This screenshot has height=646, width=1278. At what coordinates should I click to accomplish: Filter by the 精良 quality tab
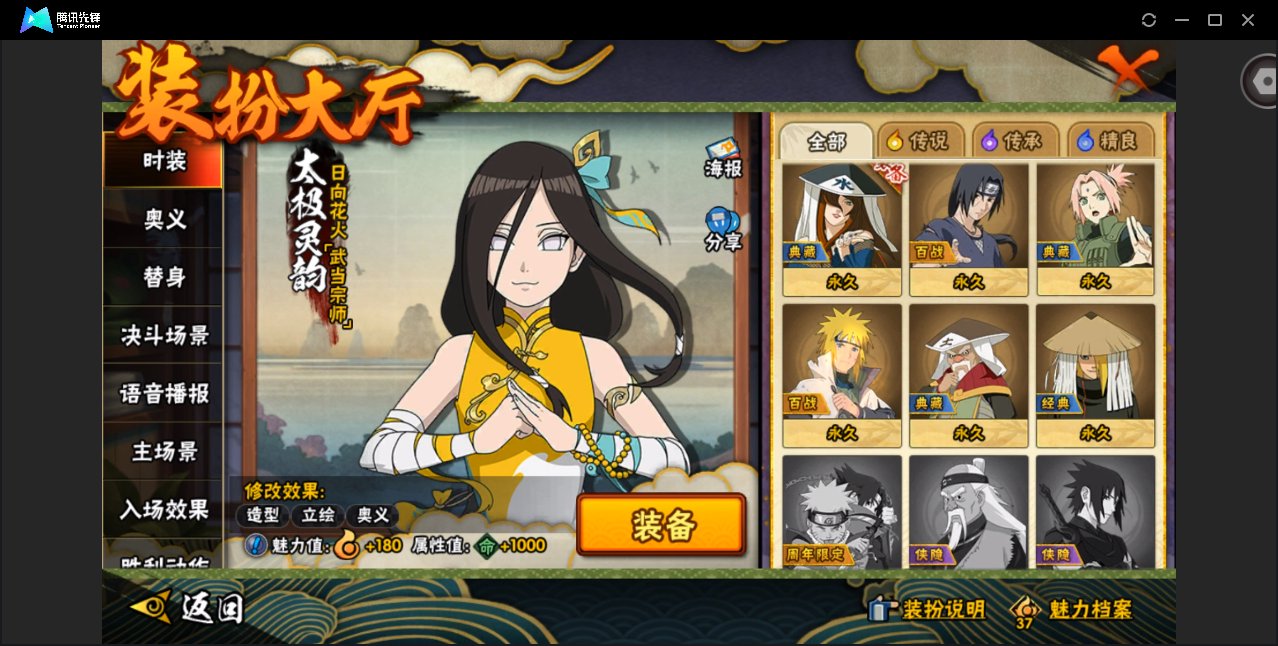(x=1108, y=141)
